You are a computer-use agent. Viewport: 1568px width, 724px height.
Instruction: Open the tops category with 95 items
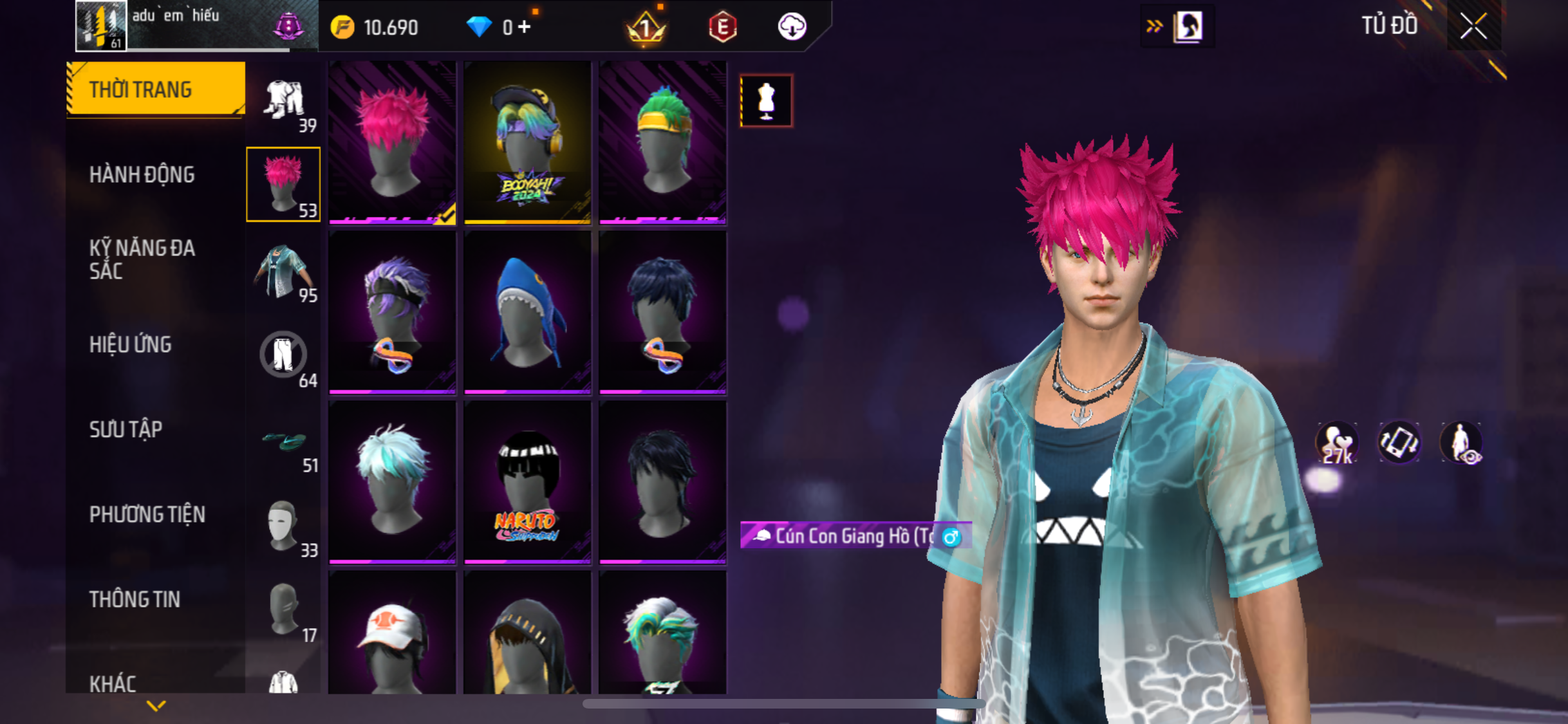pos(284,272)
